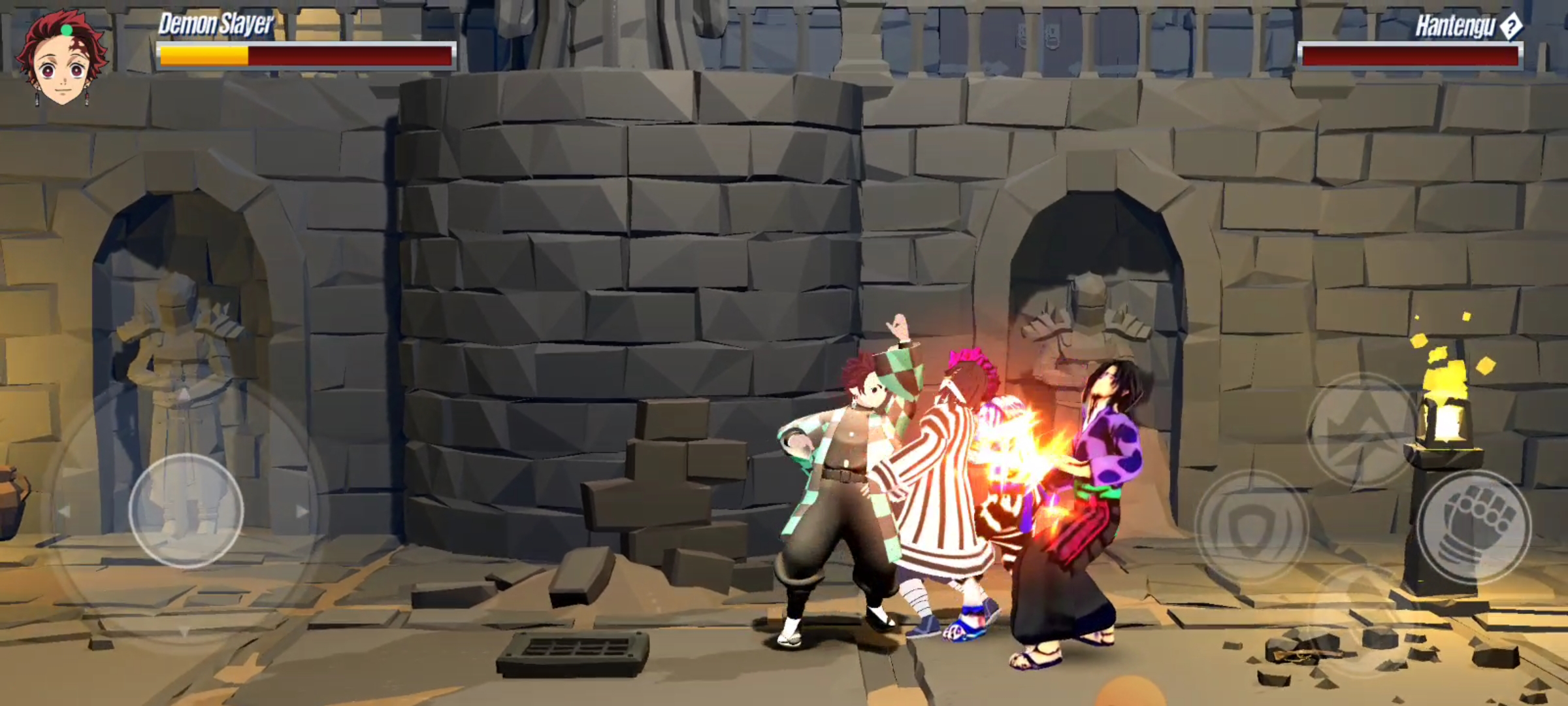Tap the yellow player health bar
The height and width of the screenshot is (706, 1568).
pos(205,56)
